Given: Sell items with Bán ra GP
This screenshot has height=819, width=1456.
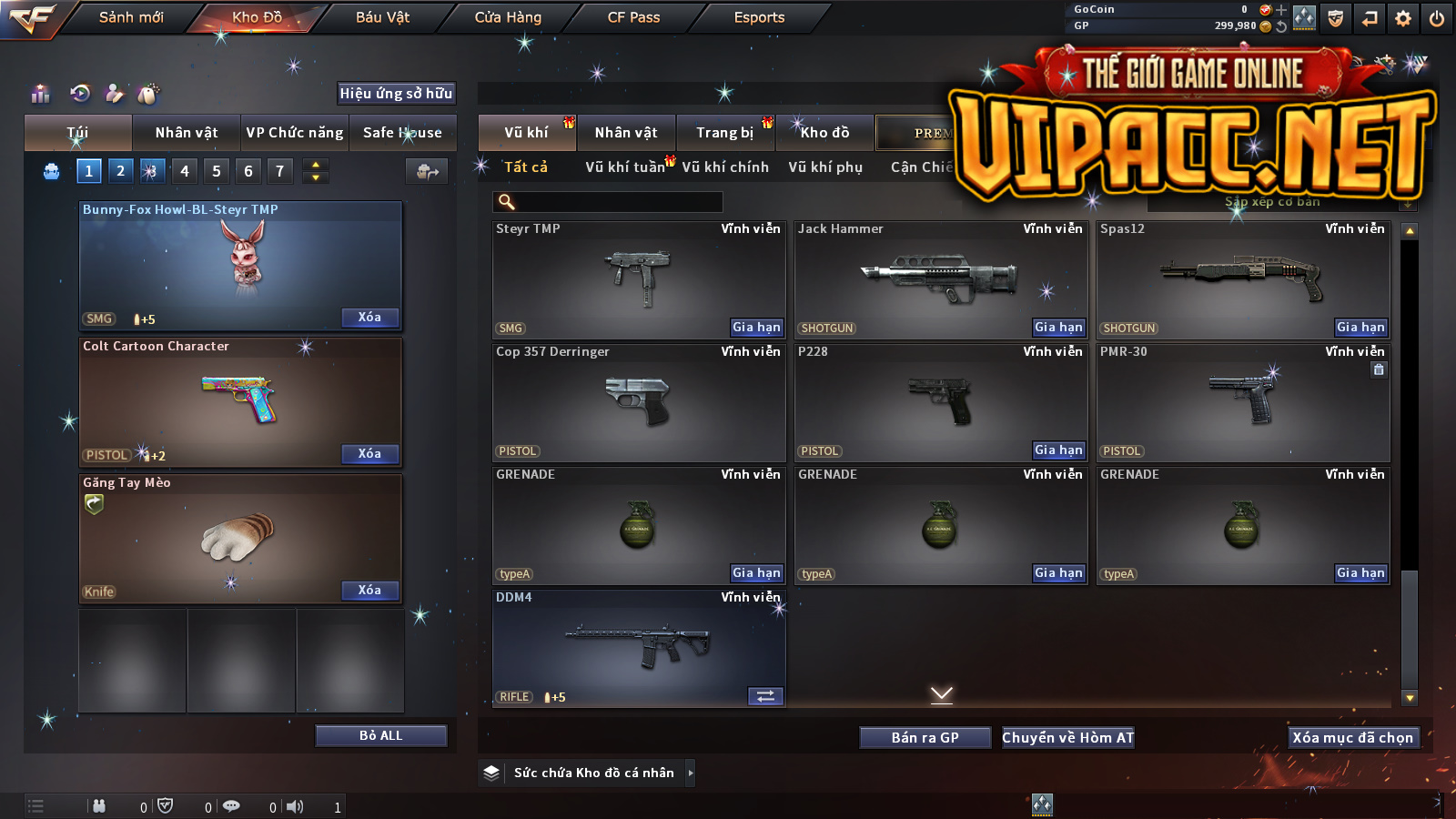Looking at the screenshot, I should click(x=925, y=738).
